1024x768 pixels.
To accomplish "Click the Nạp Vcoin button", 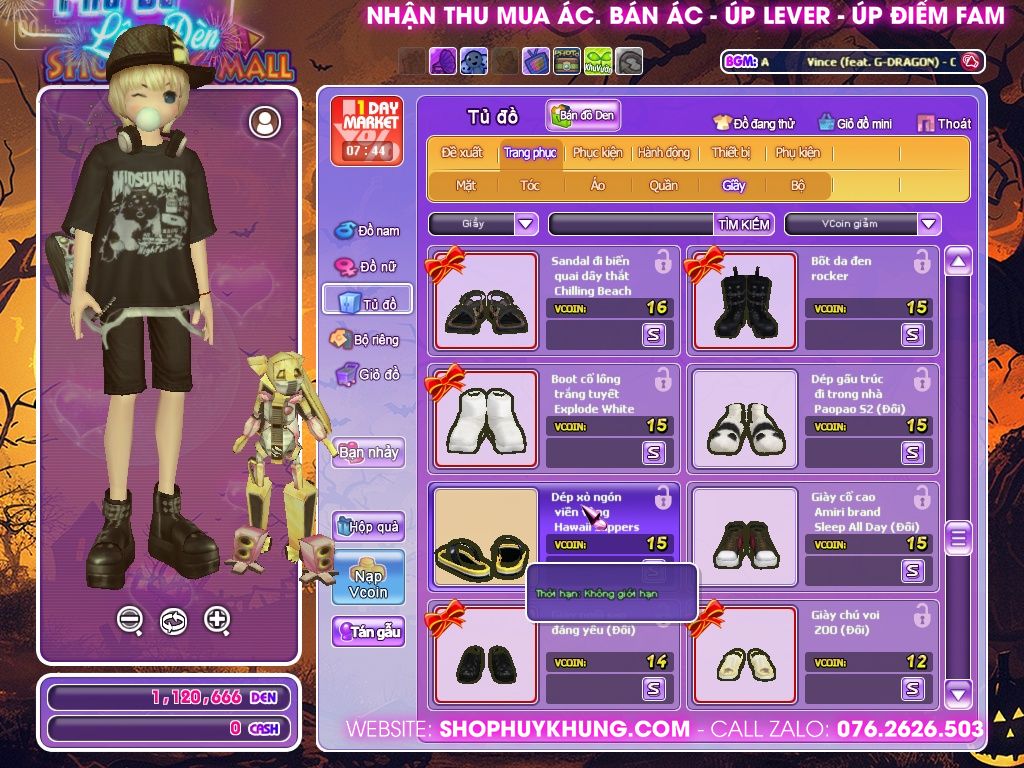I will (368, 577).
